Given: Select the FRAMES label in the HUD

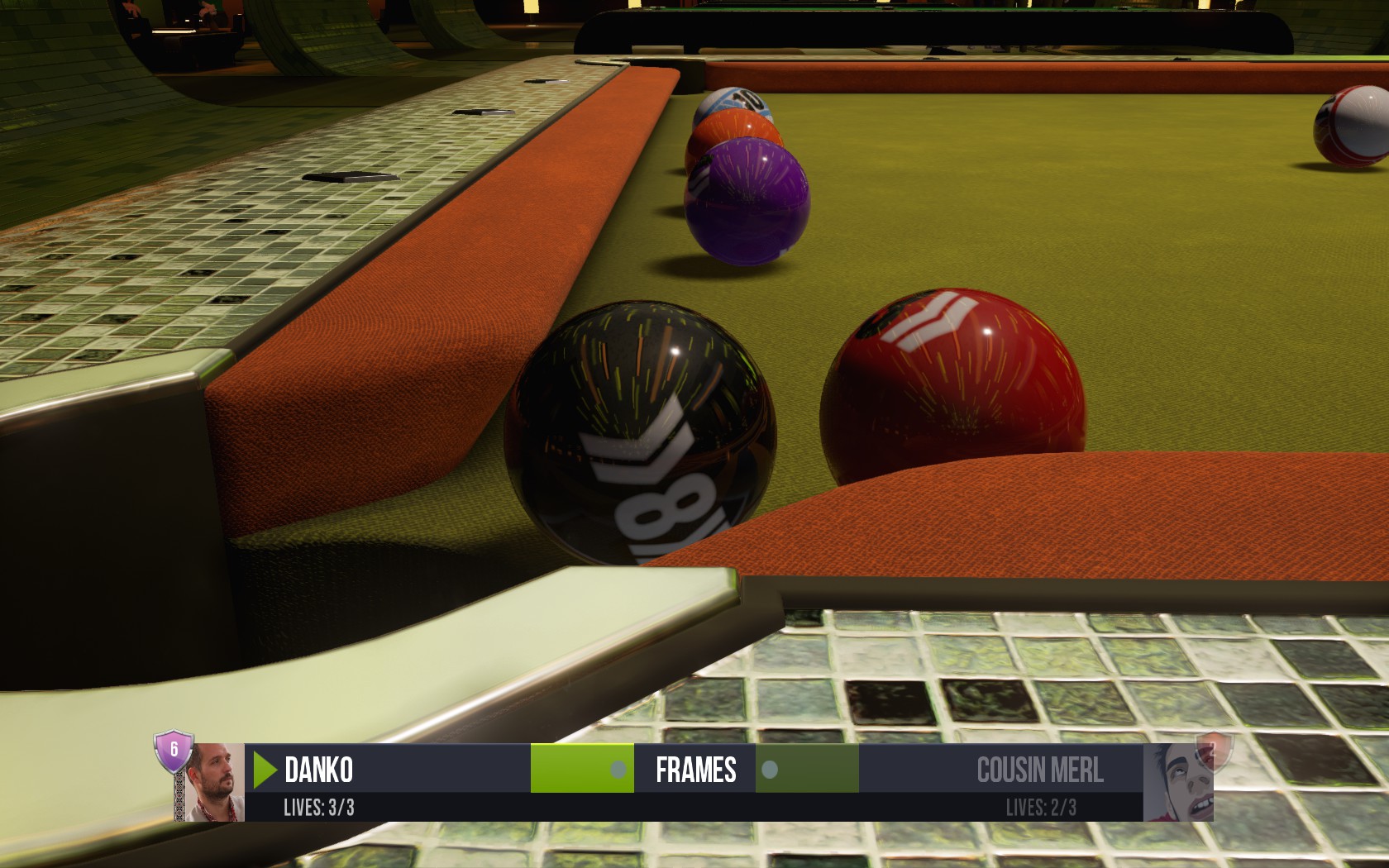Looking at the screenshot, I should click(695, 770).
